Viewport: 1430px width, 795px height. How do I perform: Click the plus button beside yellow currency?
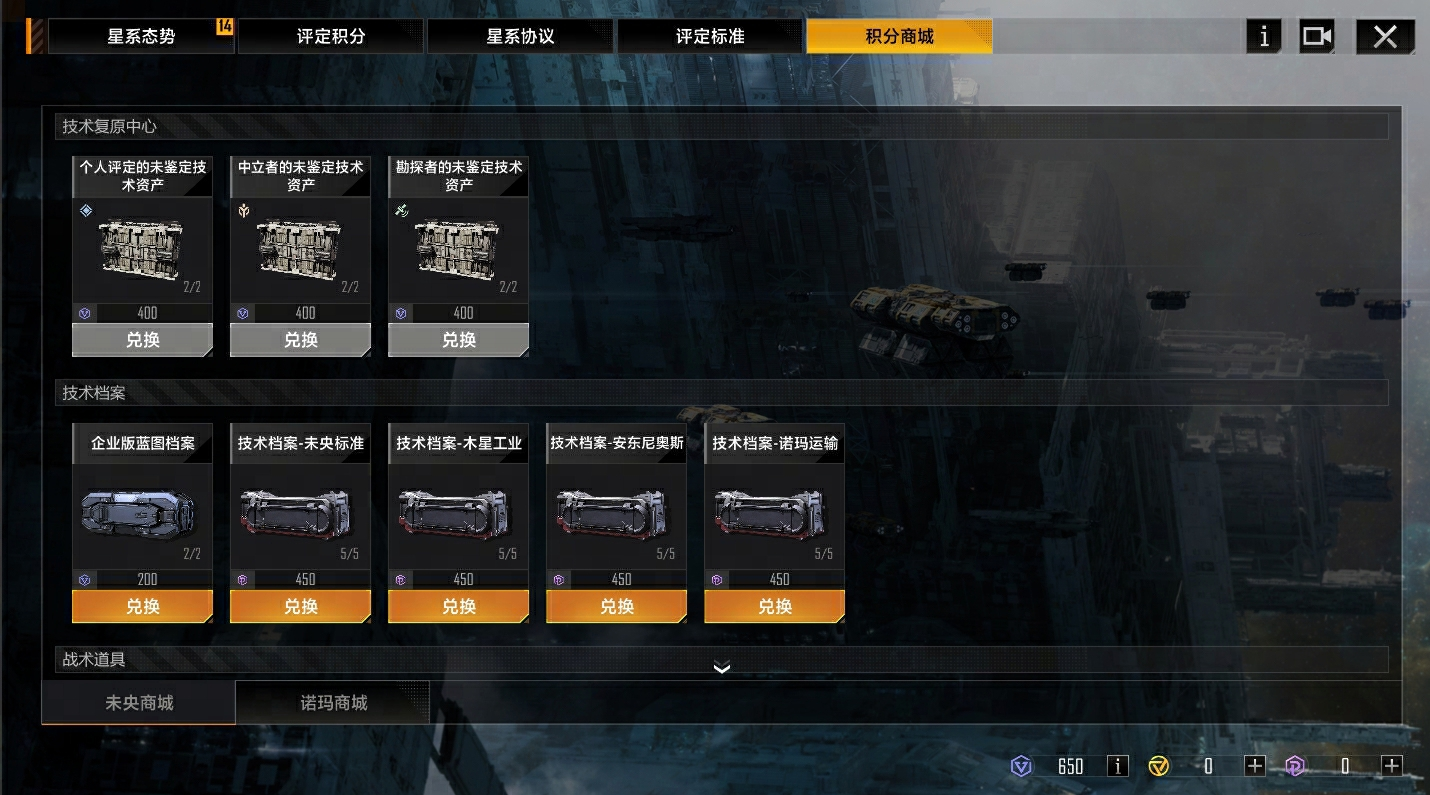click(x=1254, y=765)
